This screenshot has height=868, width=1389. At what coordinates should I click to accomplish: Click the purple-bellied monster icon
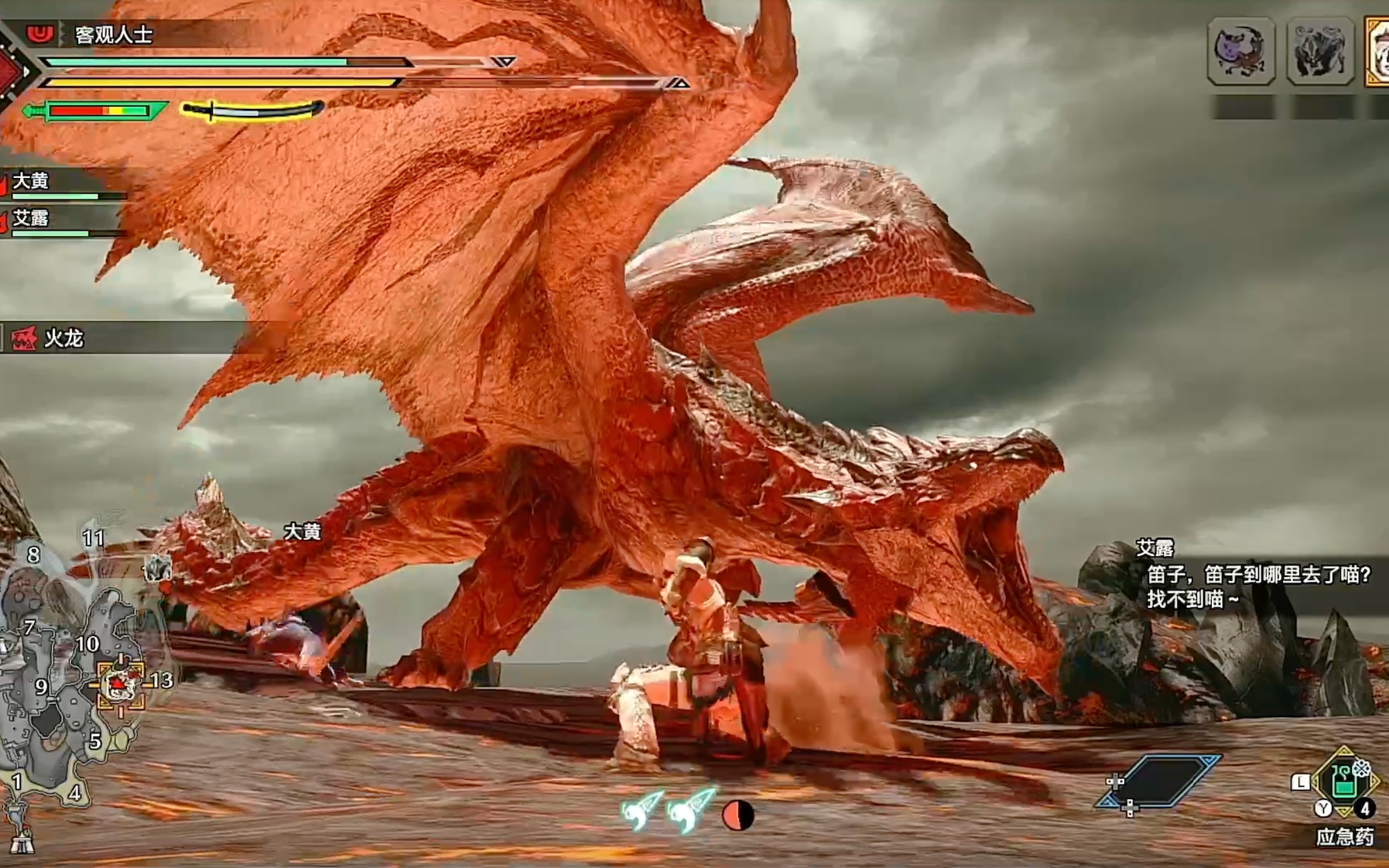pyautogui.click(x=1240, y=51)
